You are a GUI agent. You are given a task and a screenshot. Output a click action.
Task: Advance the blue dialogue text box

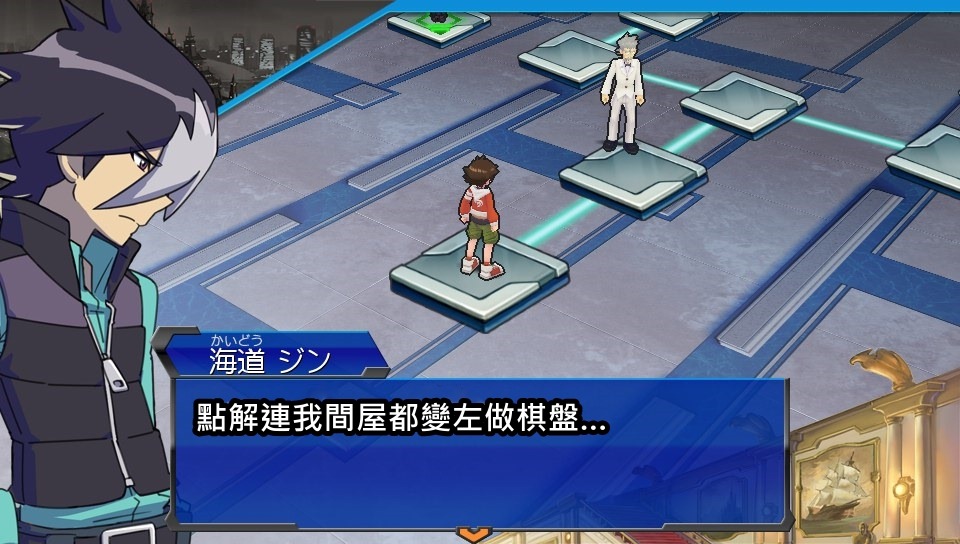click(x=480, y=453)
